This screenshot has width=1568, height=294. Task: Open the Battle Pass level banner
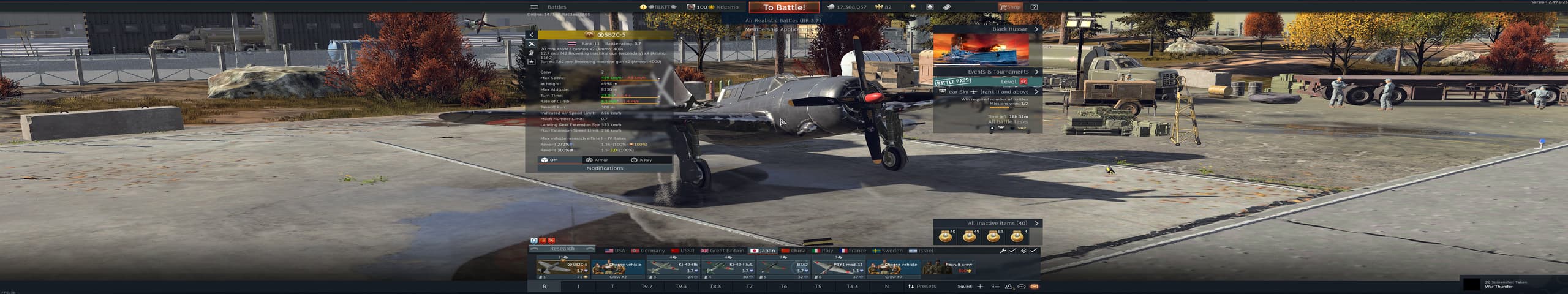(987, 81)
